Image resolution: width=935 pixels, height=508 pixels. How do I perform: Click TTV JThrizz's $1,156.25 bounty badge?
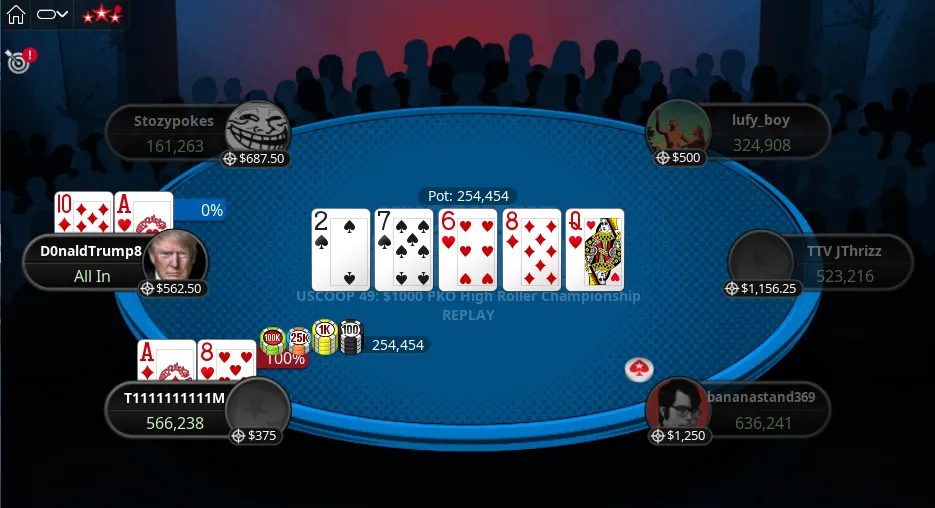click(762, 288)
